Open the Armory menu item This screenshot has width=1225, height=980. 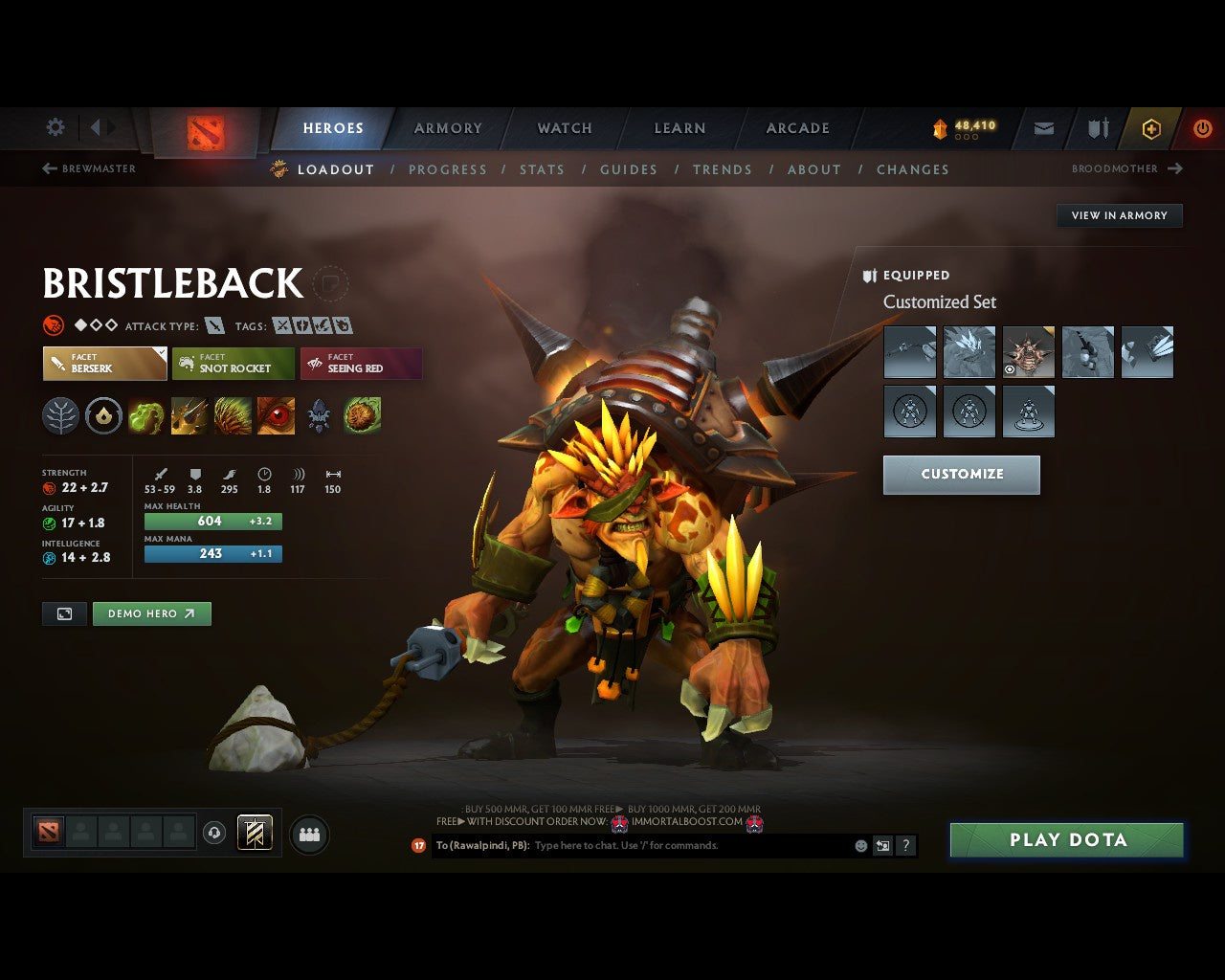click(447, 128)
